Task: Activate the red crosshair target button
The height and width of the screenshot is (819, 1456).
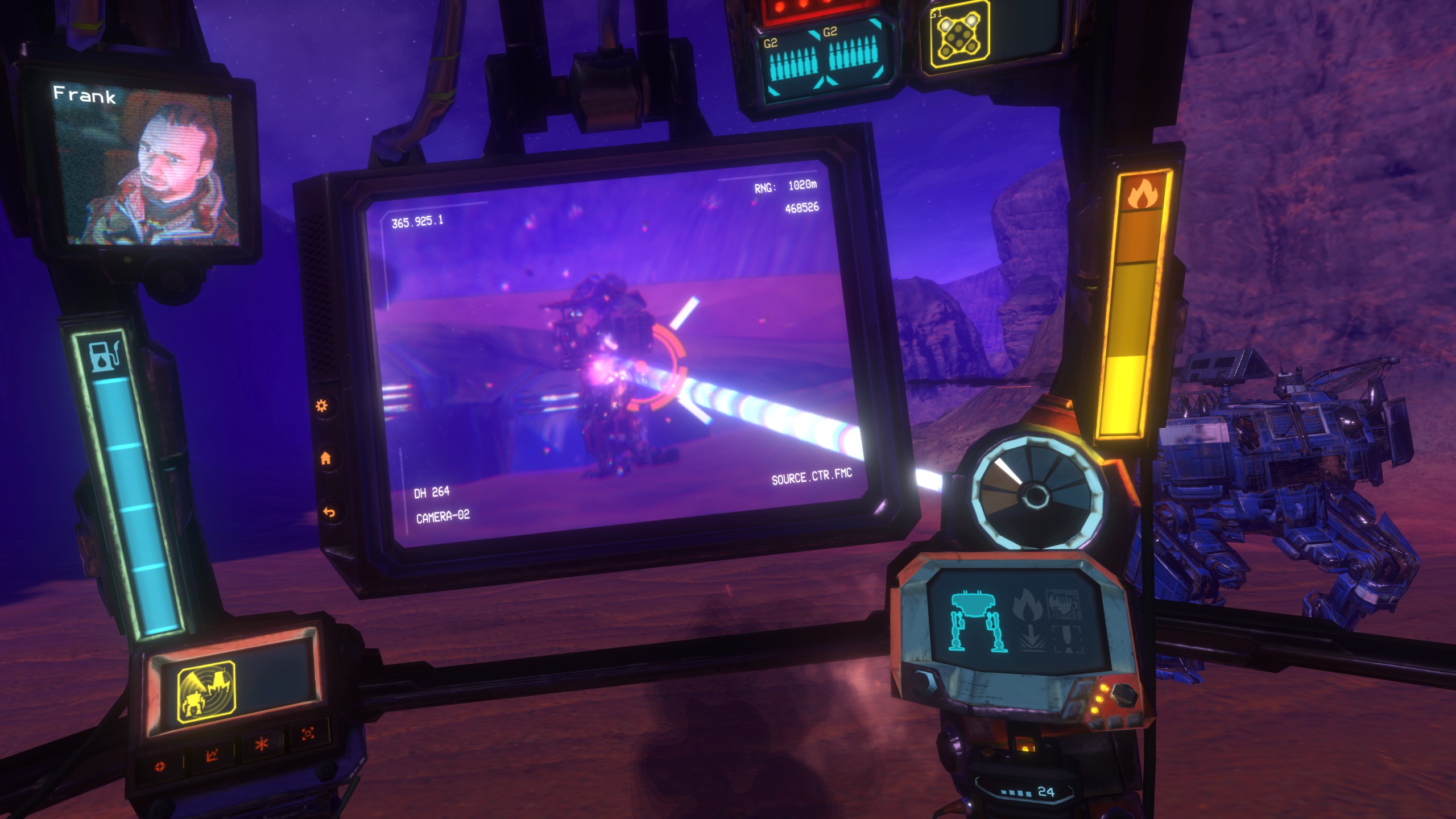Action: pos(160,766)
